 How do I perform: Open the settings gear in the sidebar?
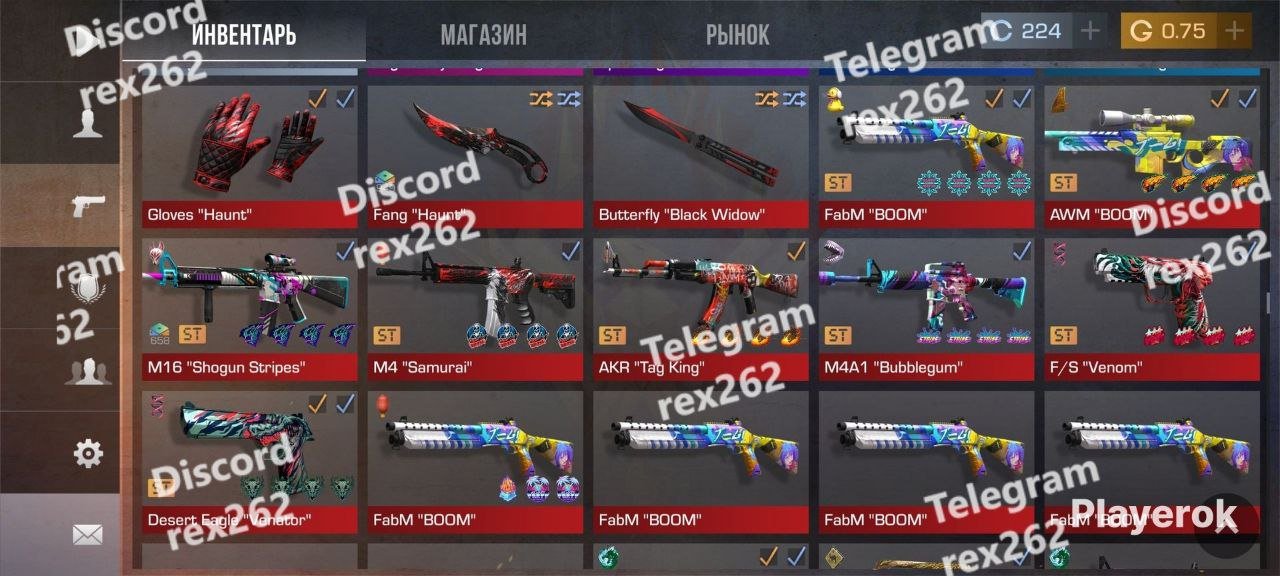click(x=88, y=453)
